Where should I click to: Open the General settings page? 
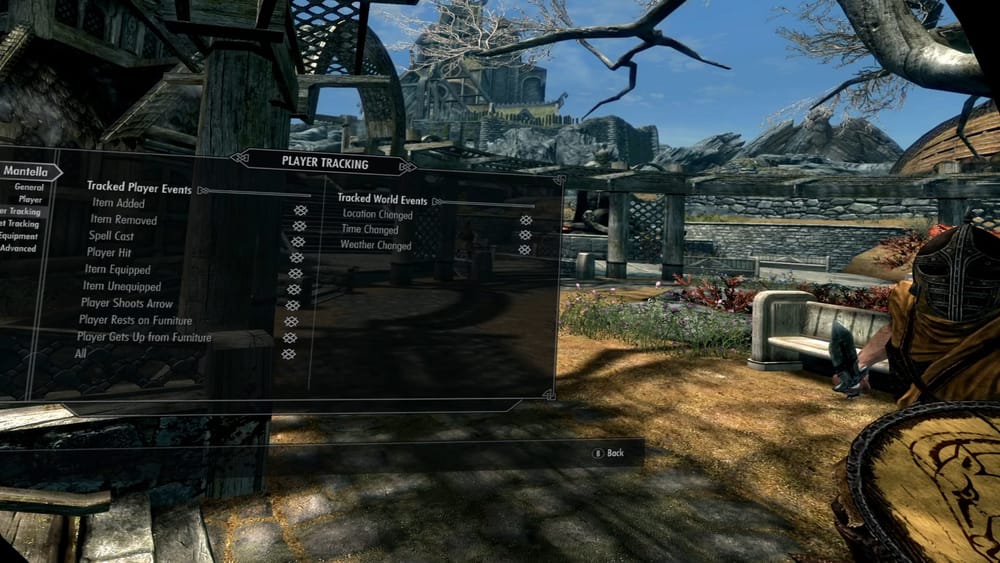click(29, 187)
